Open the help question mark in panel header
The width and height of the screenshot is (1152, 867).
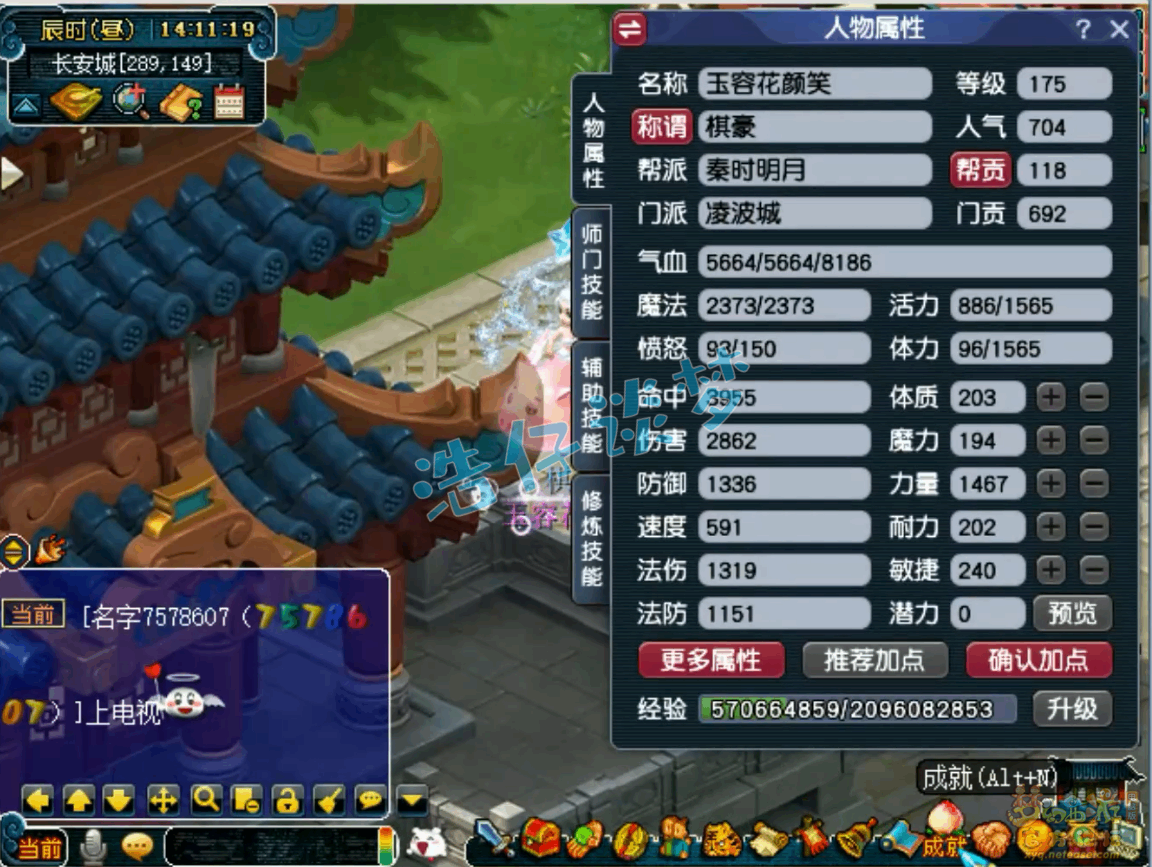[x=1083, y=29]
